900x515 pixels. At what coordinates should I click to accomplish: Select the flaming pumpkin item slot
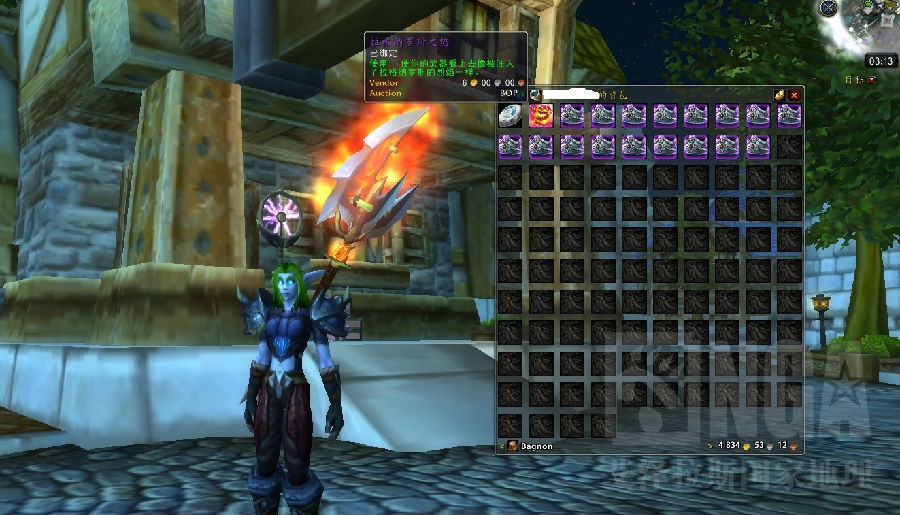[541, 115]
